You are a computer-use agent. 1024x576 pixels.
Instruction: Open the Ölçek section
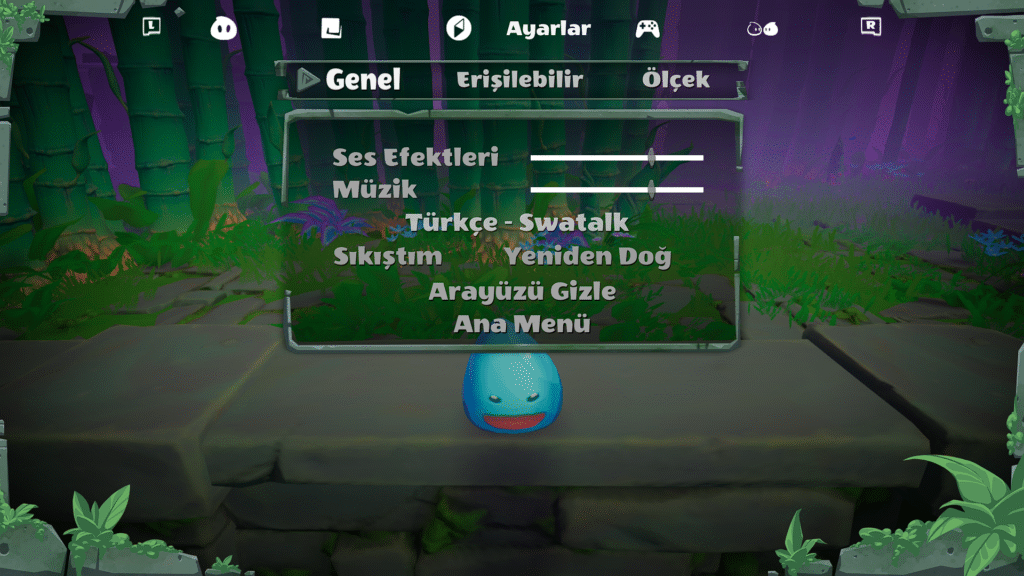[x=675, y=80]
